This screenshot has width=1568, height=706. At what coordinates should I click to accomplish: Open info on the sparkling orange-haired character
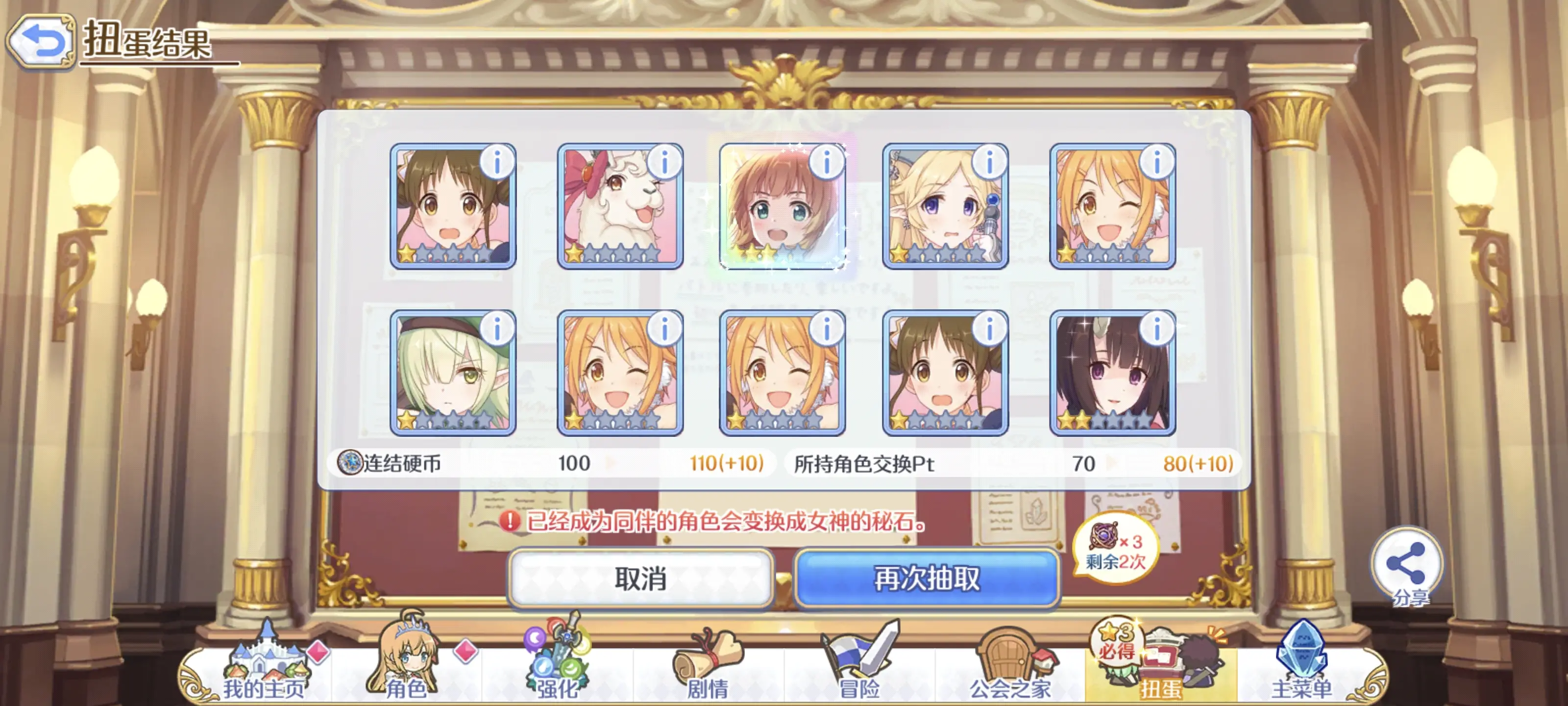coord(827,161)
